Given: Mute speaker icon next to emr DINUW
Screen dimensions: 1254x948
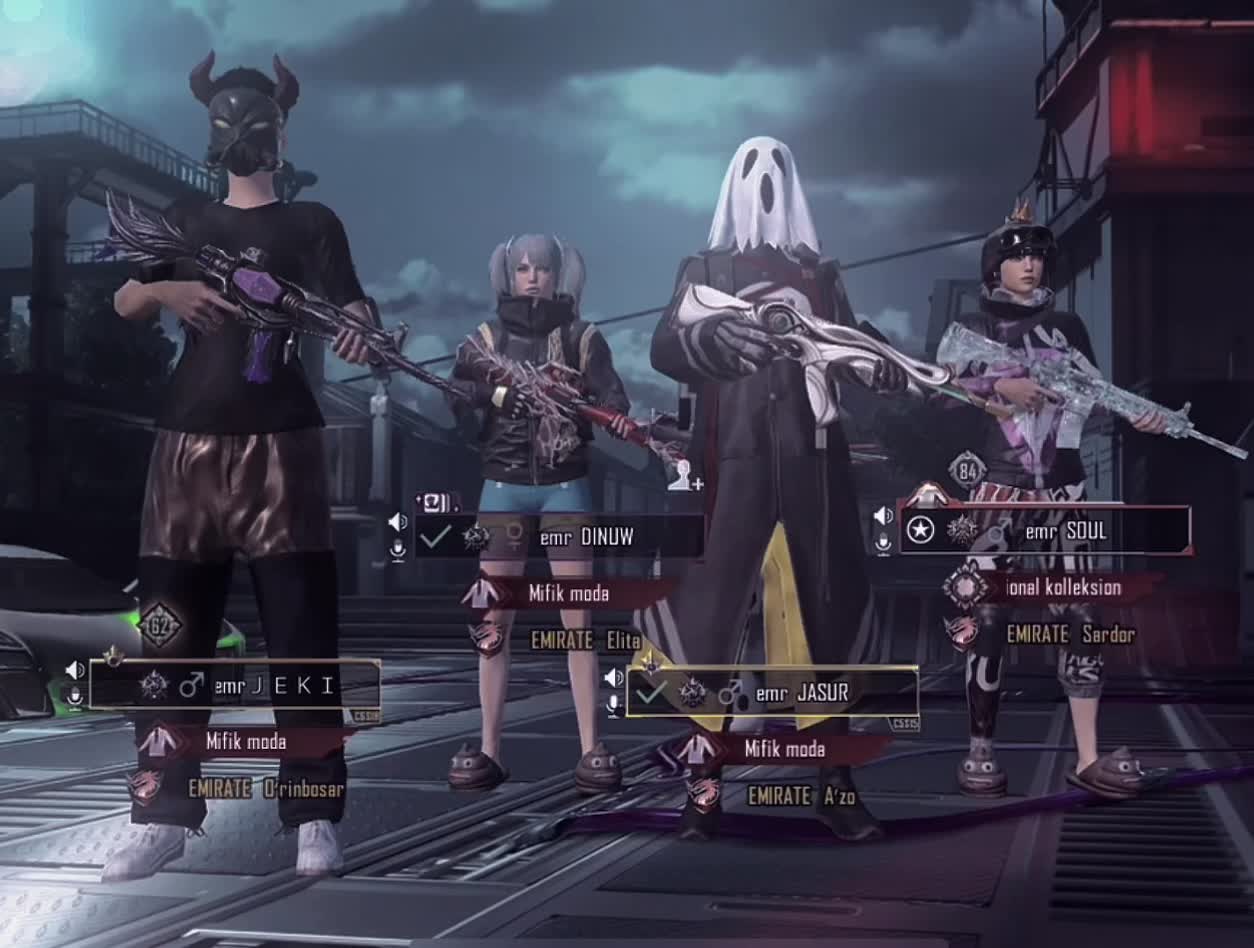Looking at the screenshot, I should pos(398,522).
